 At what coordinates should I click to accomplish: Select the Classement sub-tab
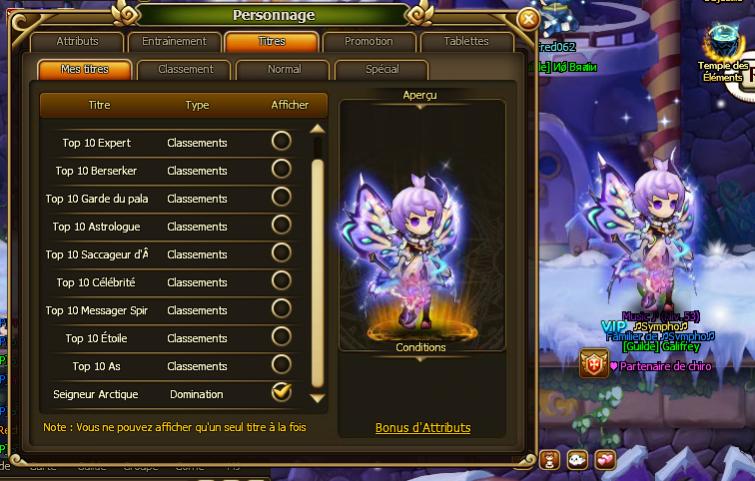pyautogui.click(x=185, y=70)
